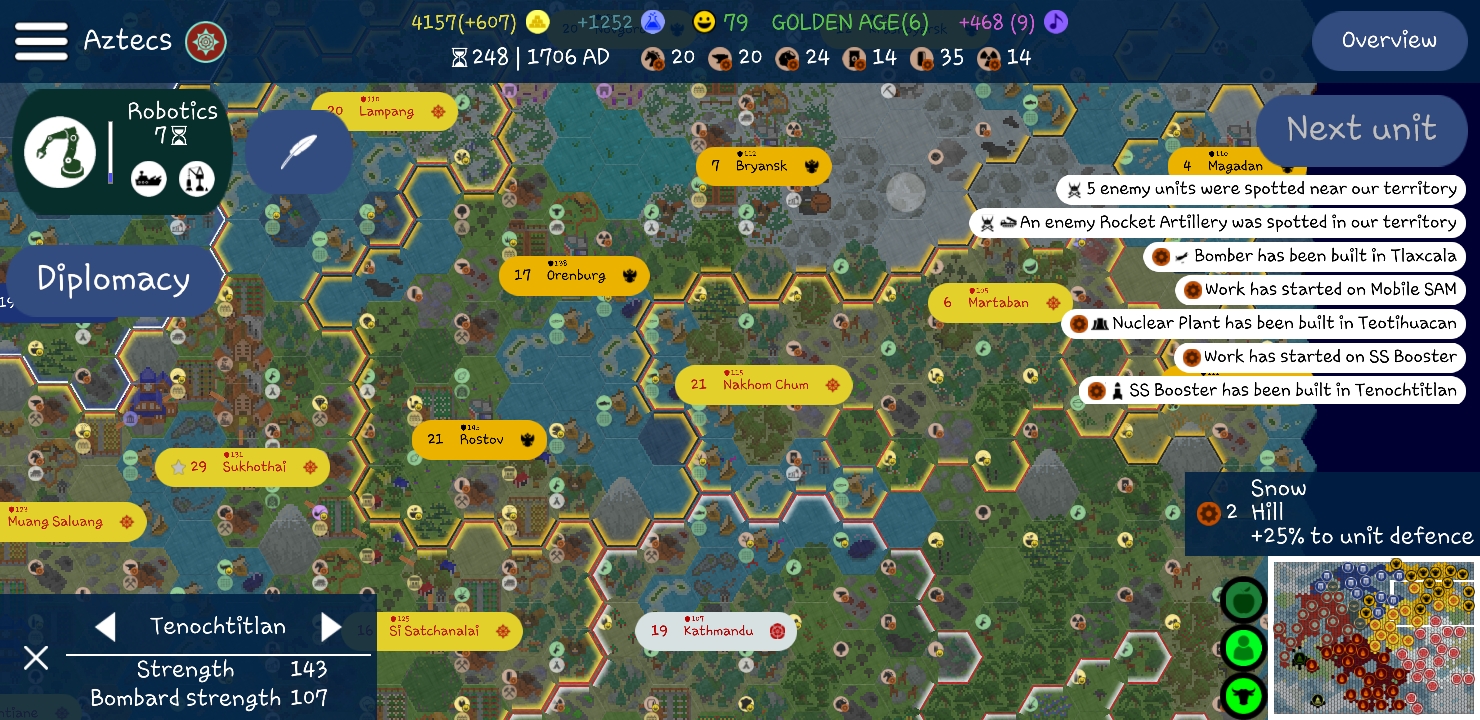1480x720 pixels.
Task: Toggle population display with the person minimap button
Action: (1243, 648)
